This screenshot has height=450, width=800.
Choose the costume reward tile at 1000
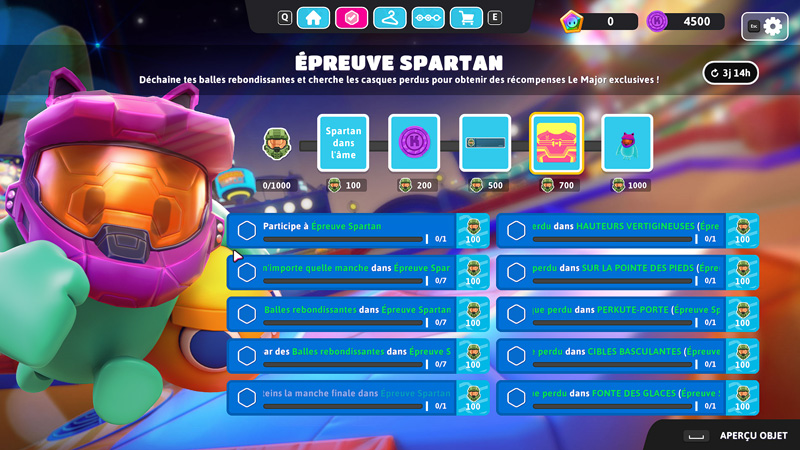pyautogui.click(x=627, y=144)
